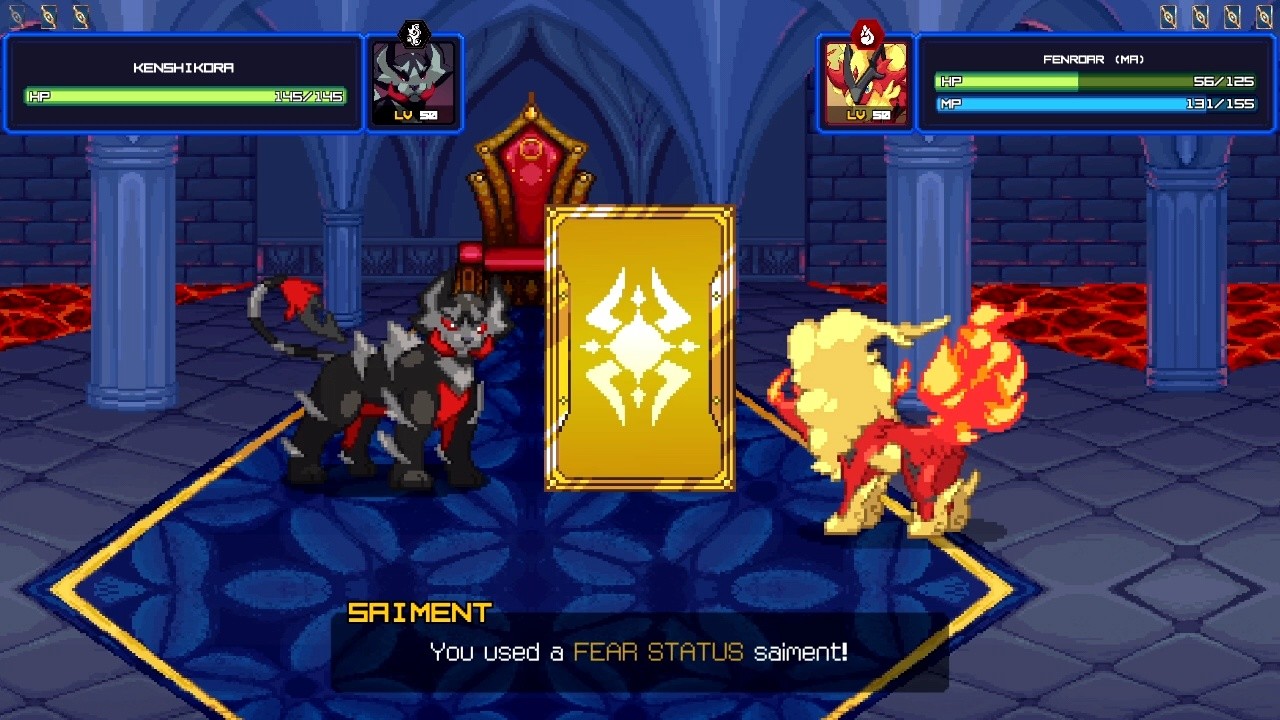The image size is (1280, 720).
Task: Click the Fenroar flame portrait icon
Action: (866, 82)
